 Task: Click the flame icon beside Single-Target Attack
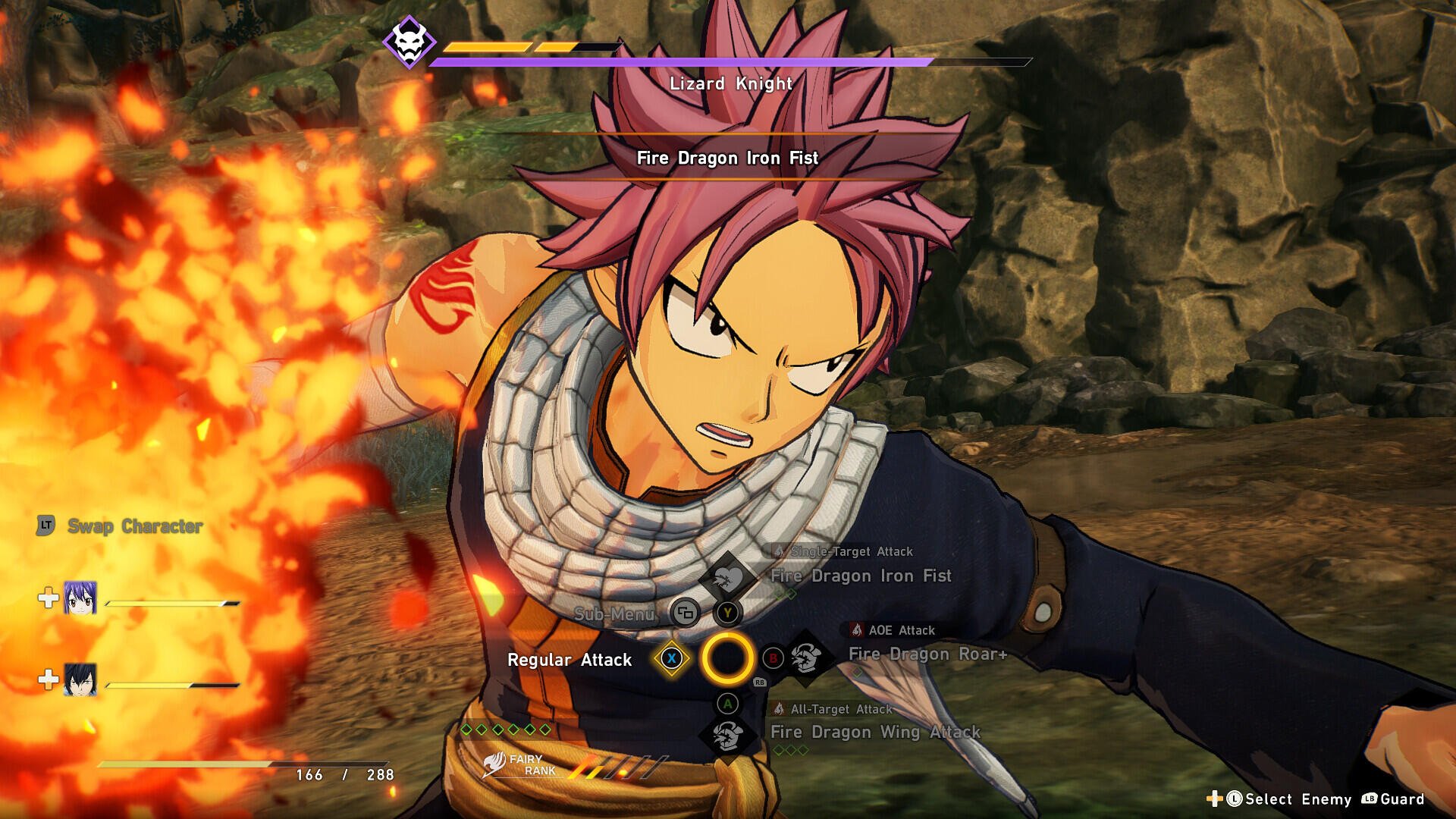point(779,551)
